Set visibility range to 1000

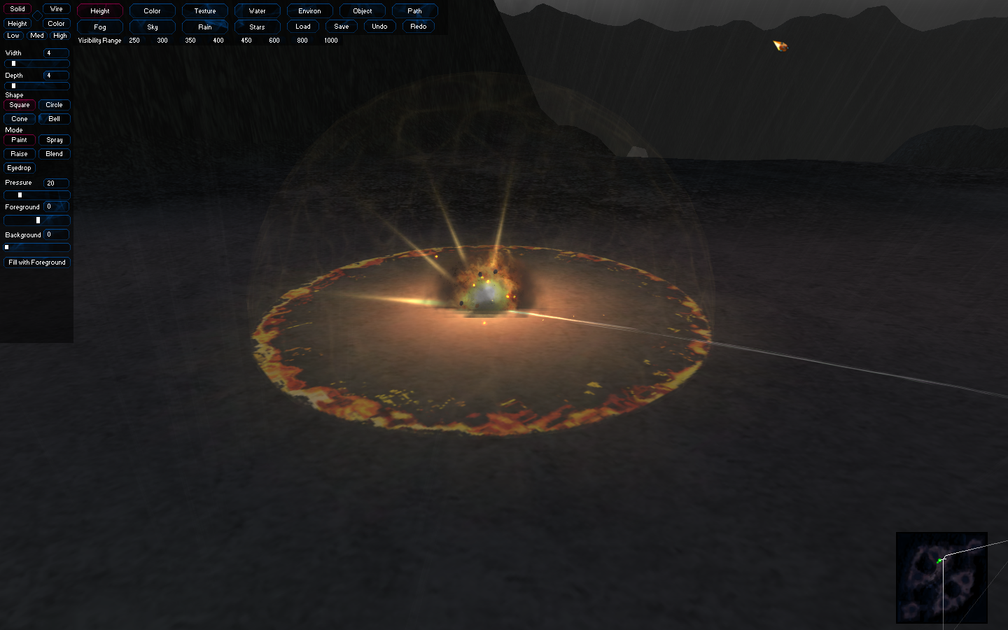(331, 41)
